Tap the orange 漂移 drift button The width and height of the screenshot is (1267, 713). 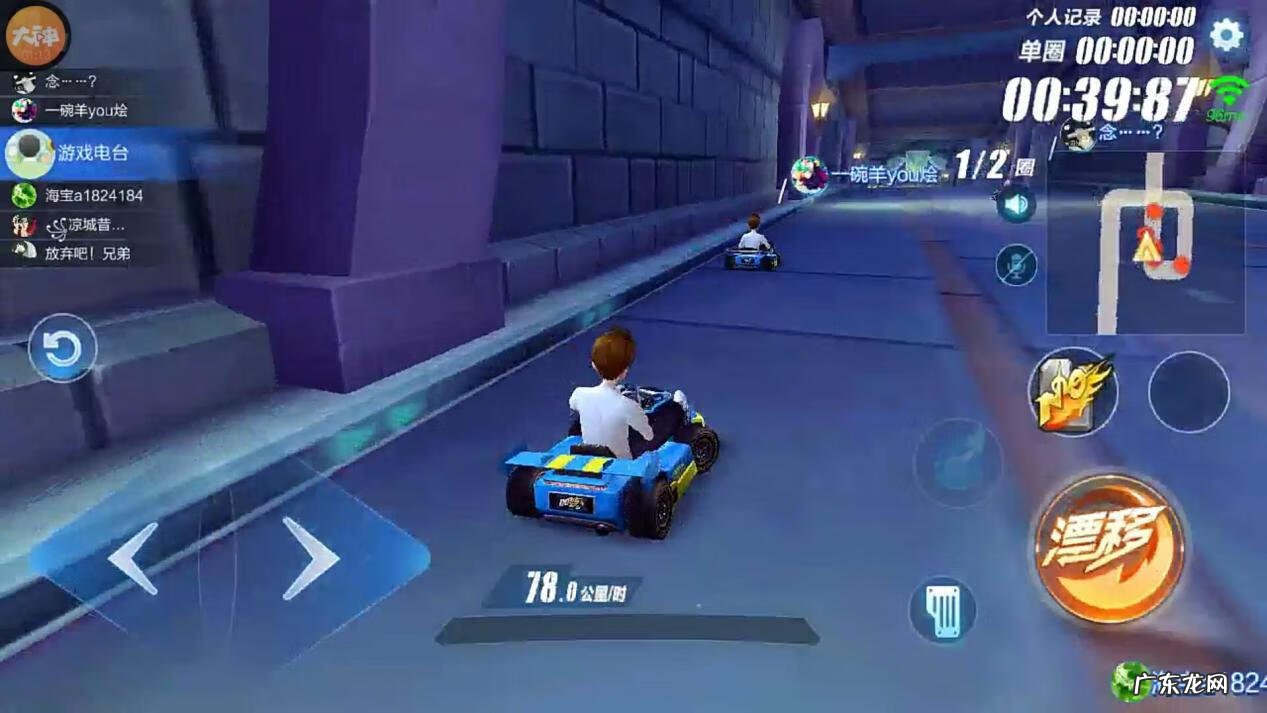tap(1109, 546)
